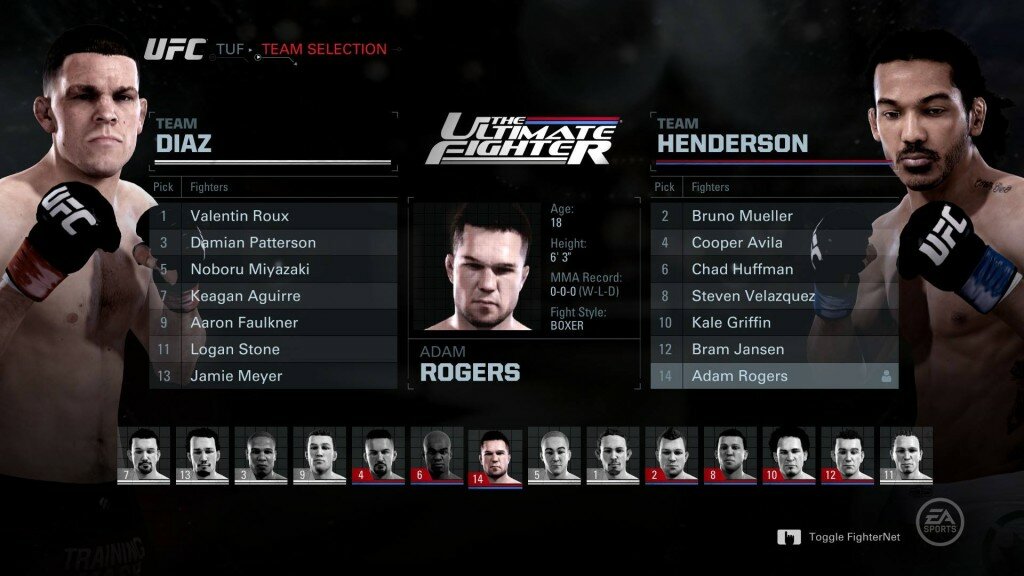1024x576 pixels.
Task: Highlight Logan Stone in the roster
Action: pos(272,350)
